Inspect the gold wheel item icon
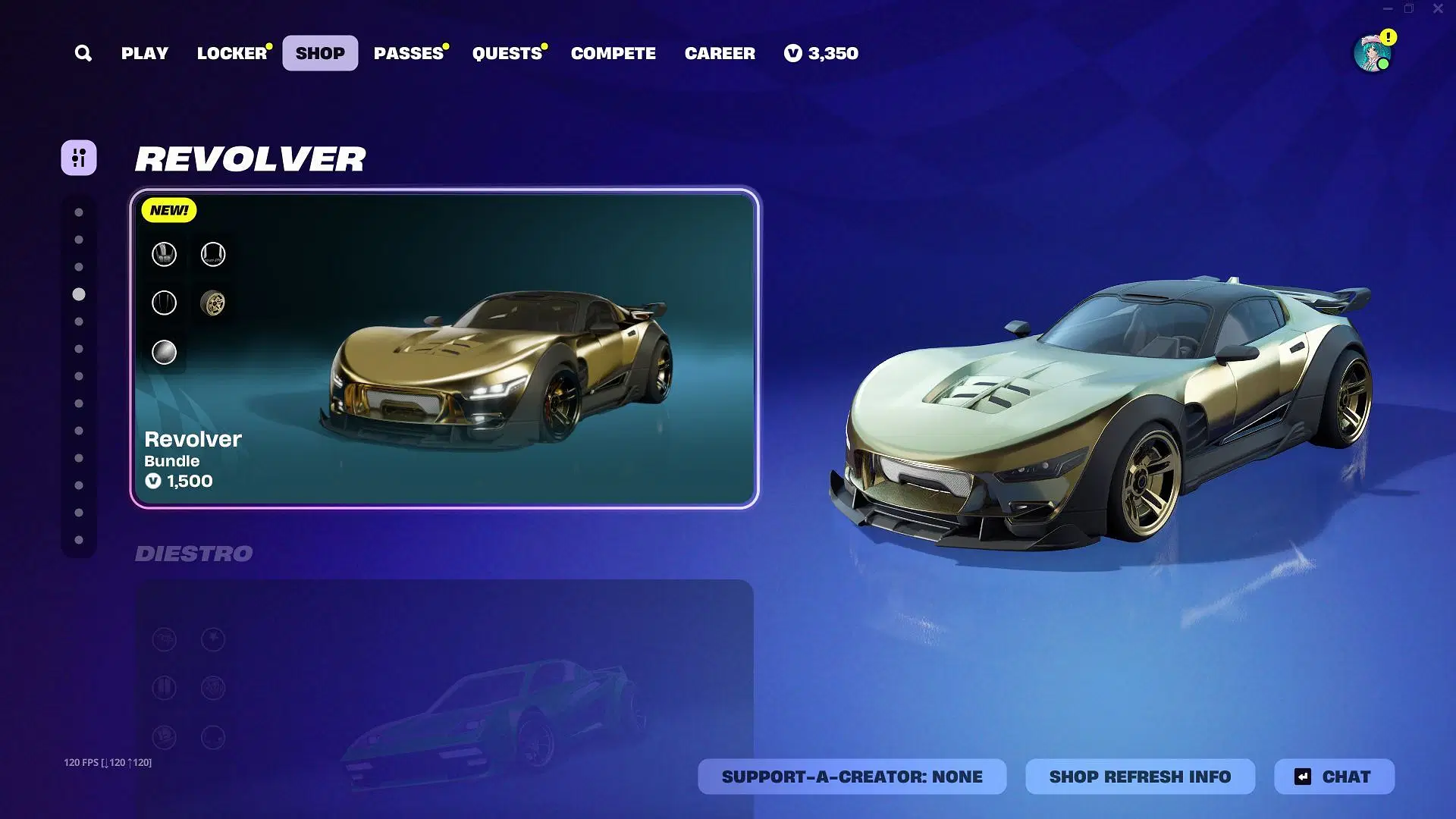1456x819 pixels. point(212,303)
